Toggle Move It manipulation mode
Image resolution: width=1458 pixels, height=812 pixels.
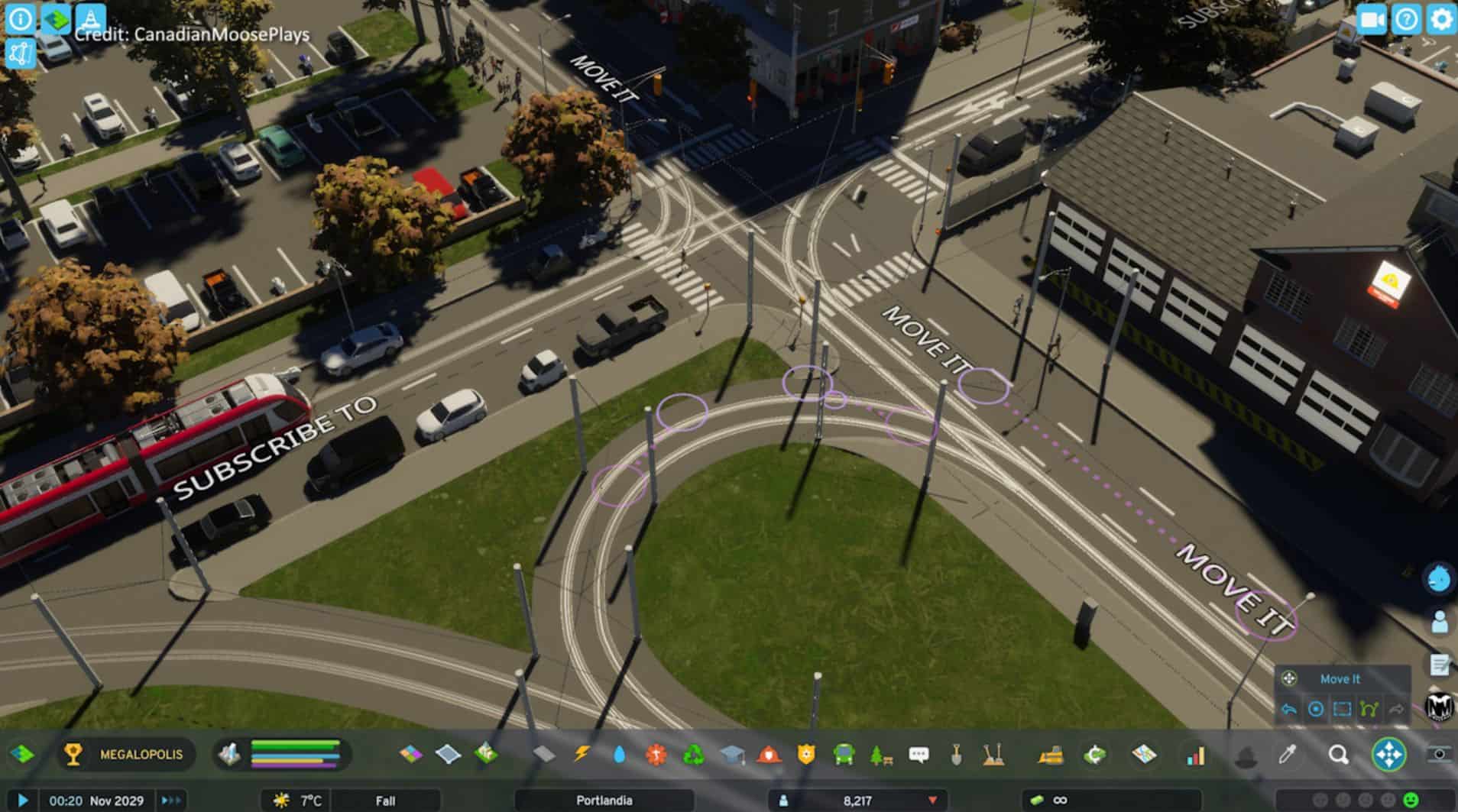tap(1368, 710)
